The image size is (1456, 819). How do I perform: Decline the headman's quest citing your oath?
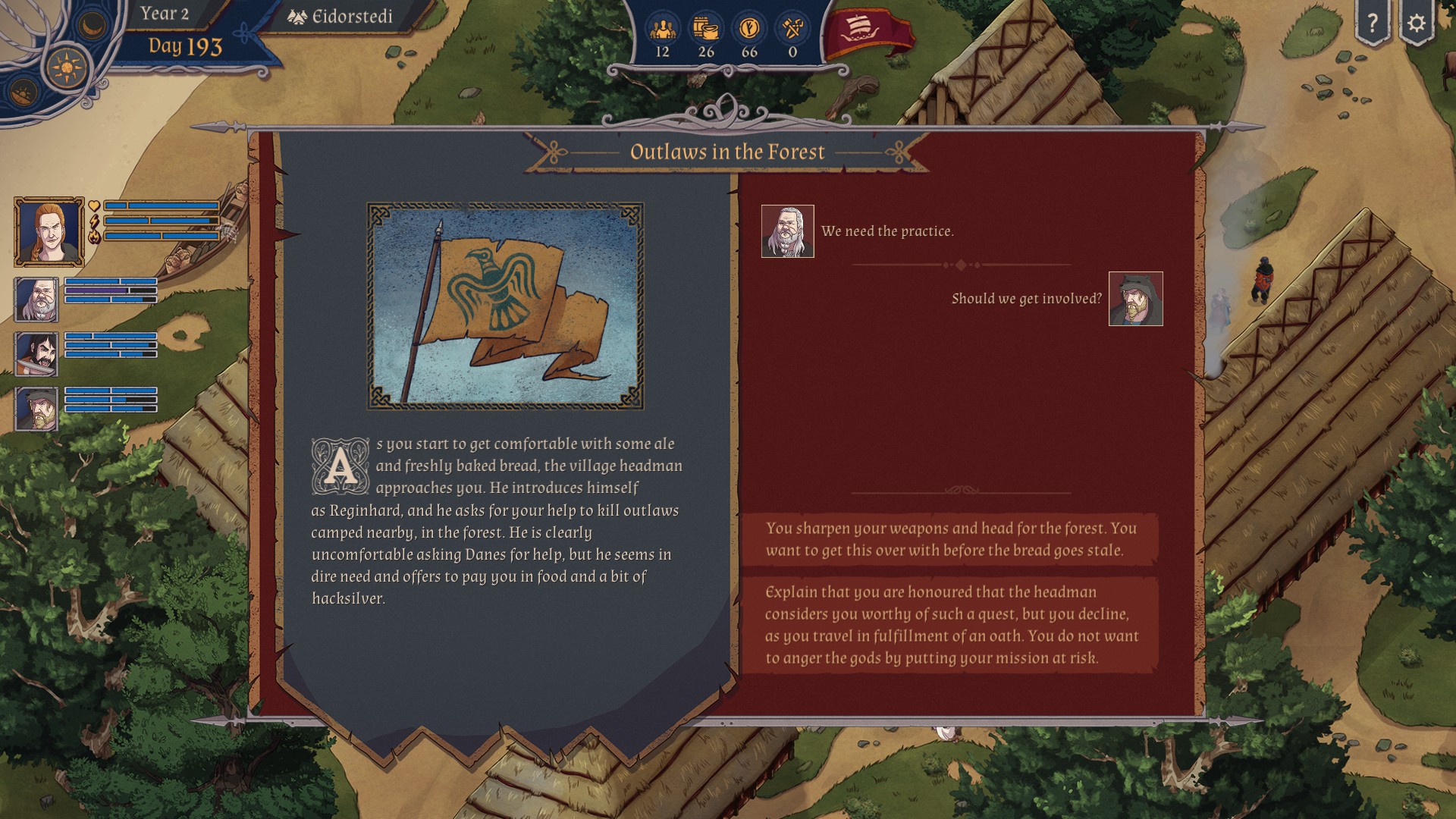tap(950, 625)
